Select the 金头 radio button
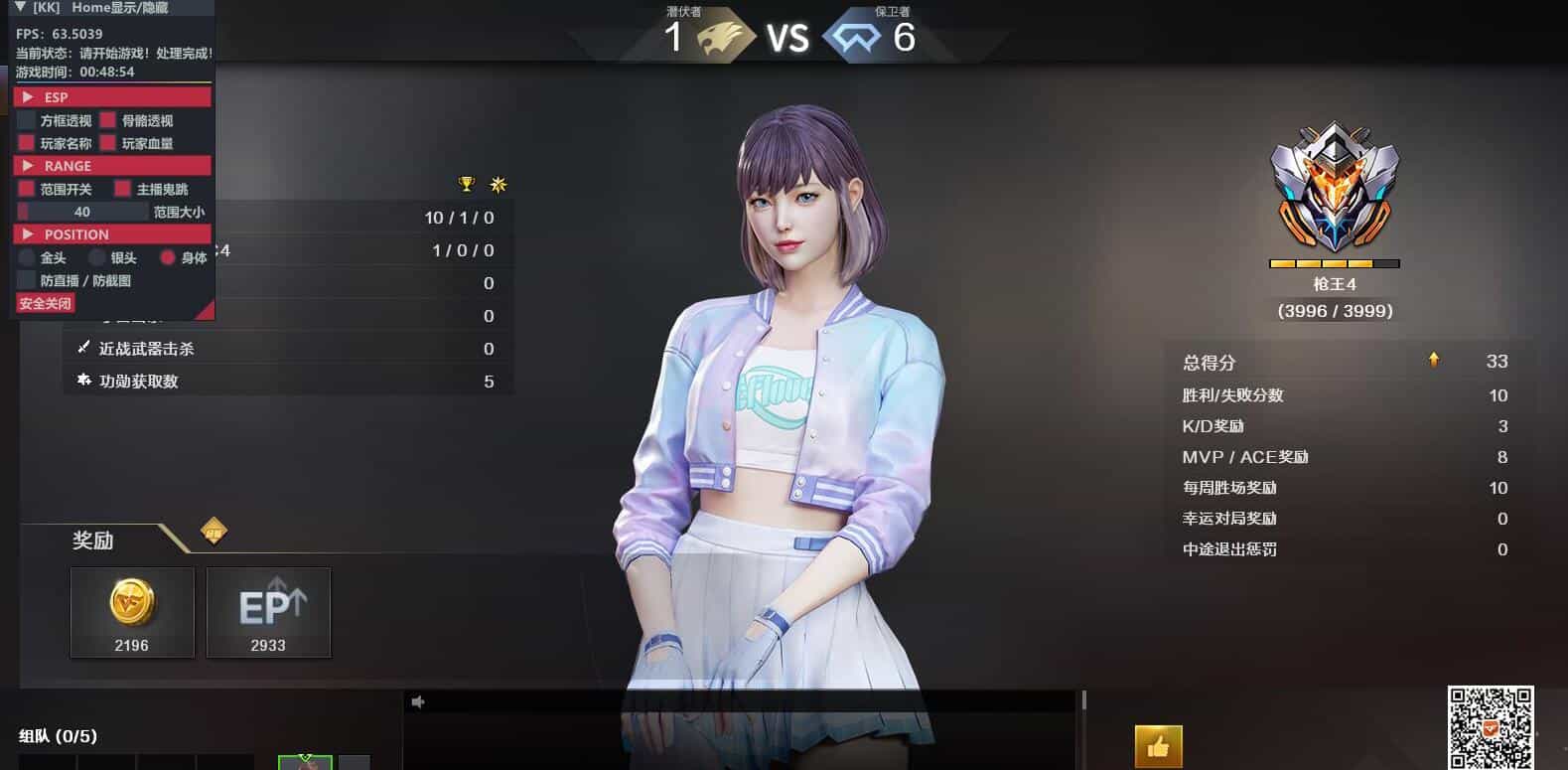Image resolution: width=1568 pixels, height=770 pixels. 26,256
